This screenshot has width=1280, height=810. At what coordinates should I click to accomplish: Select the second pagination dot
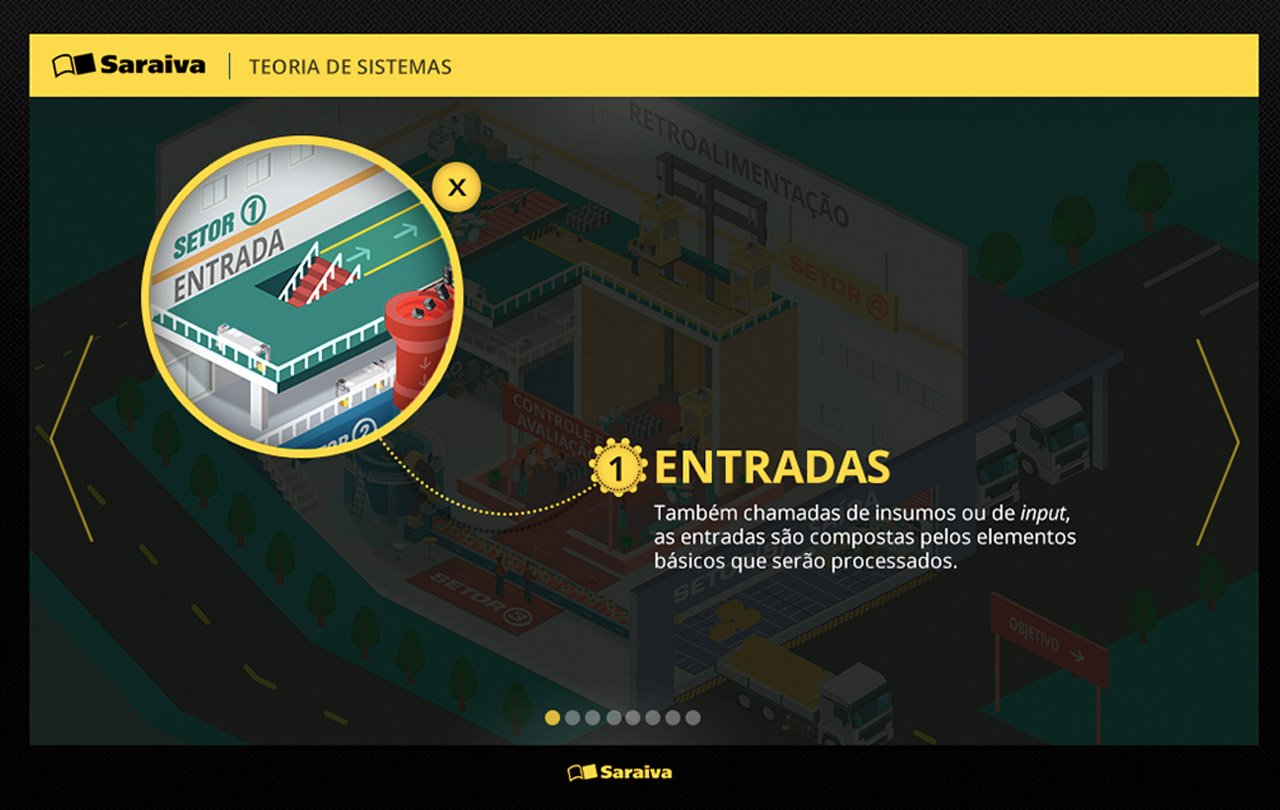coord(573,716)
